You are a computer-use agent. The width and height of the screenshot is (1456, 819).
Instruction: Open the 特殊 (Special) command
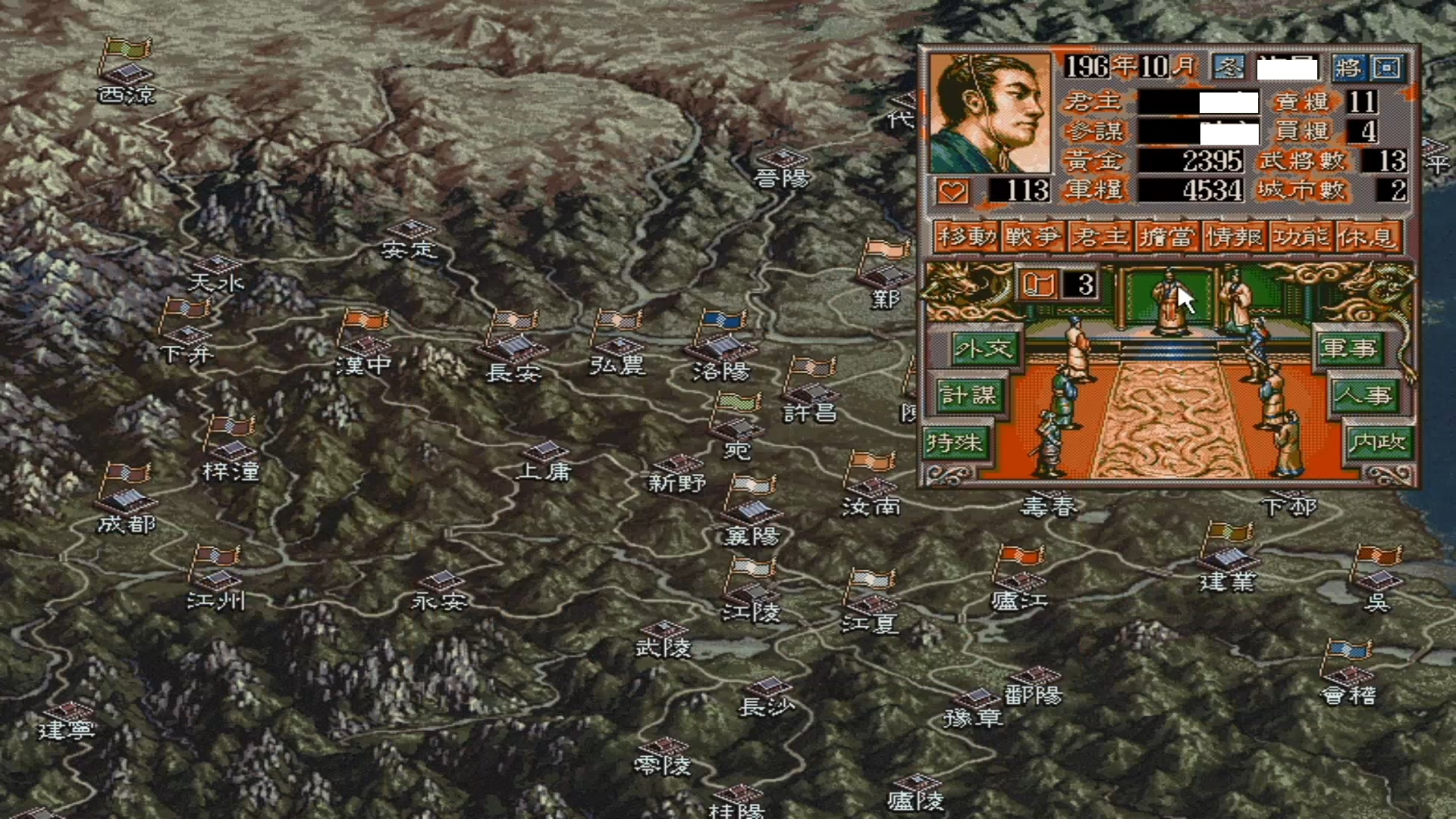coord(954,443)
